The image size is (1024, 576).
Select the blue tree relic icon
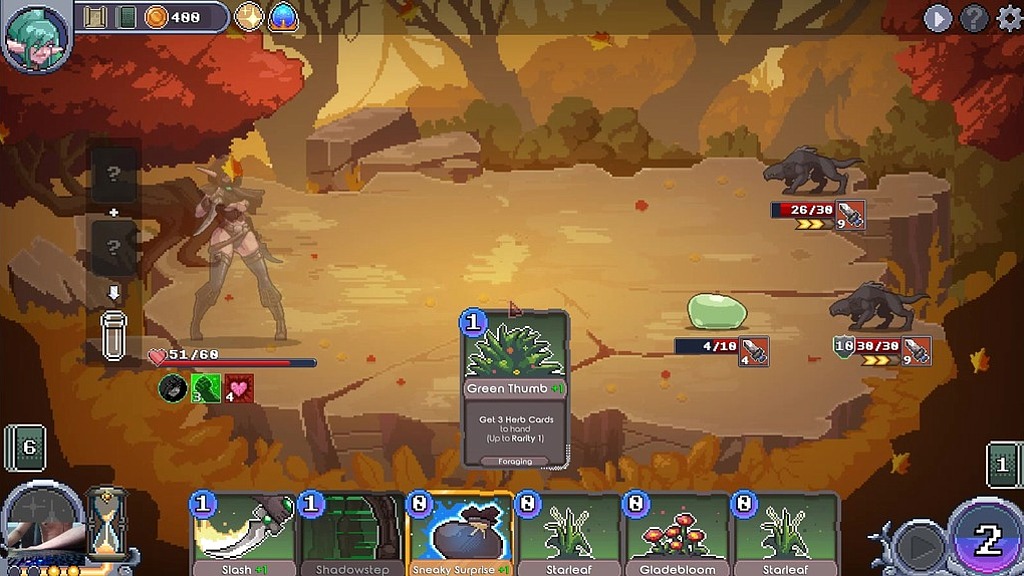click(283, 17)
